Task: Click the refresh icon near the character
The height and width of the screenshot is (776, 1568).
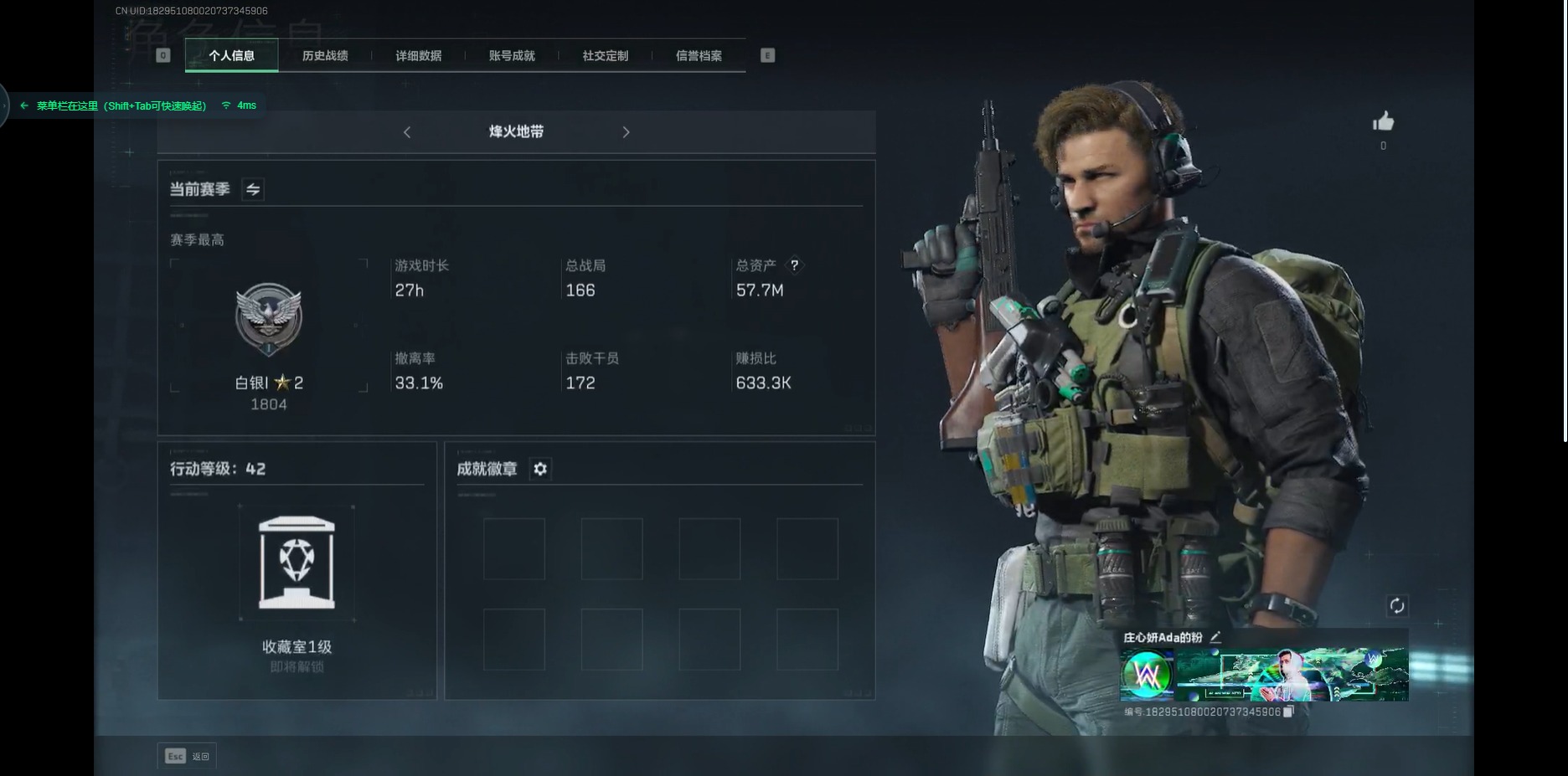Action: tap(1396, 605)
